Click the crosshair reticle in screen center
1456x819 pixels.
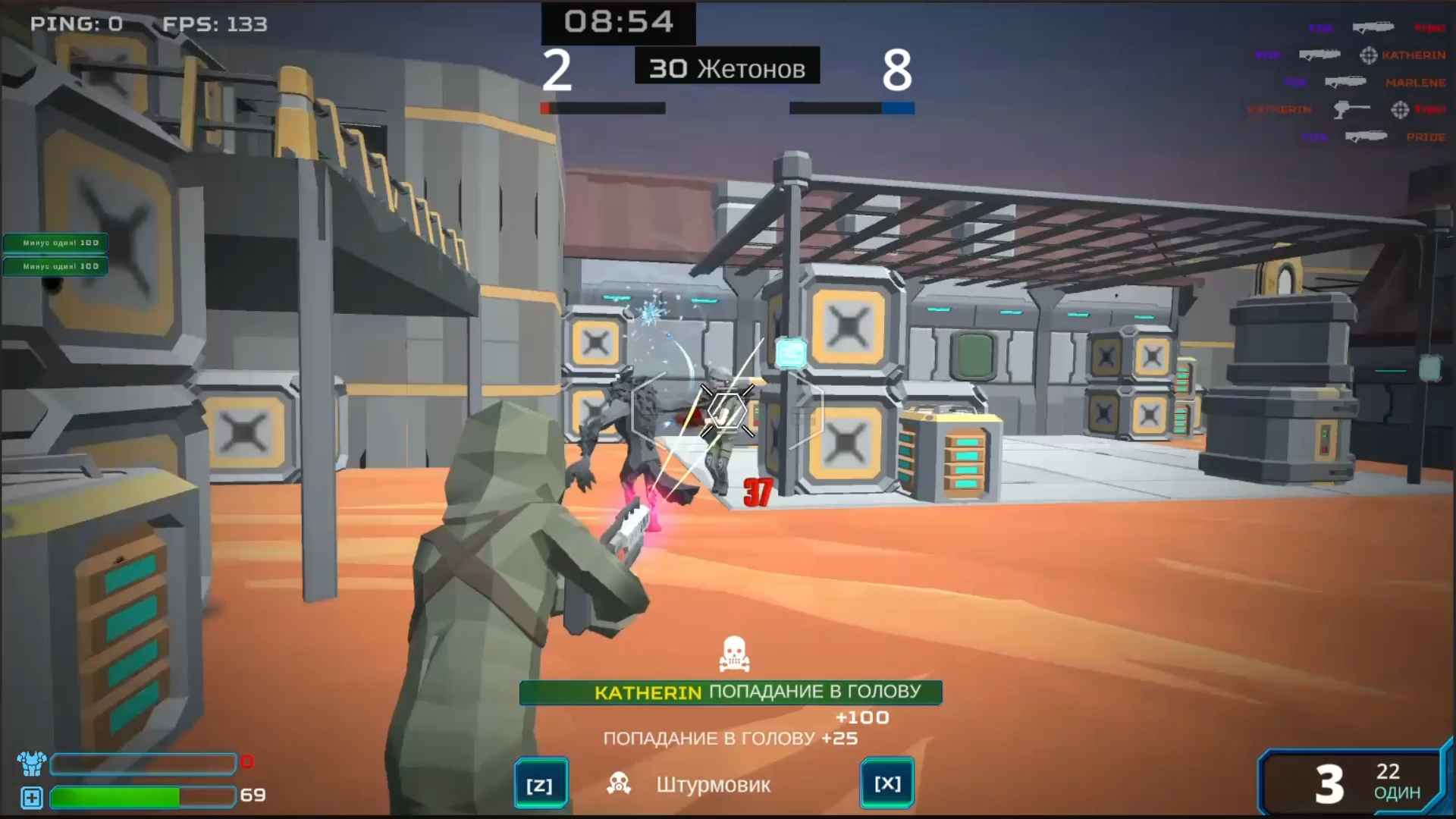pos(726,411)
